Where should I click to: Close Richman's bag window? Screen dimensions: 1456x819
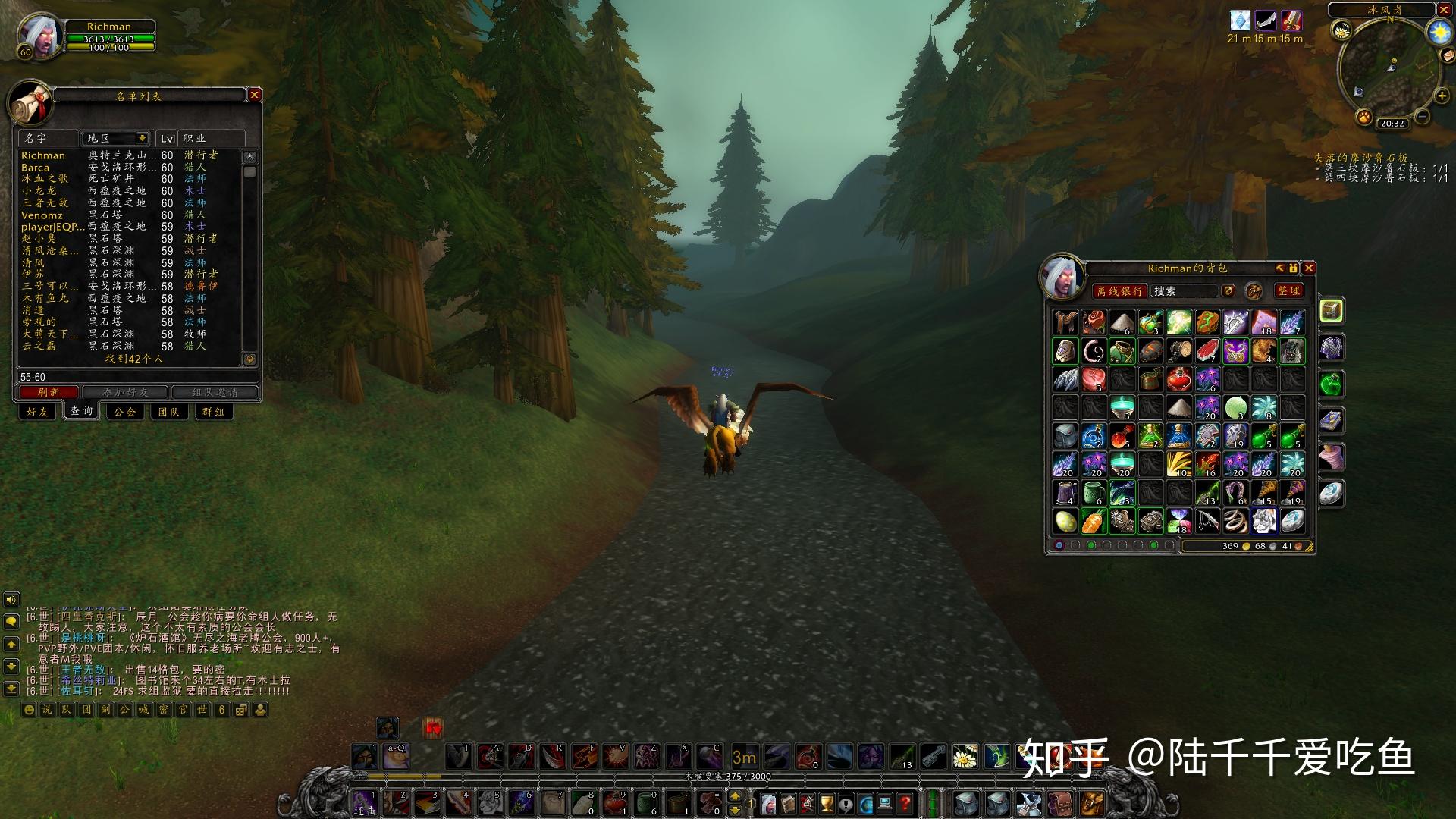1309,268
